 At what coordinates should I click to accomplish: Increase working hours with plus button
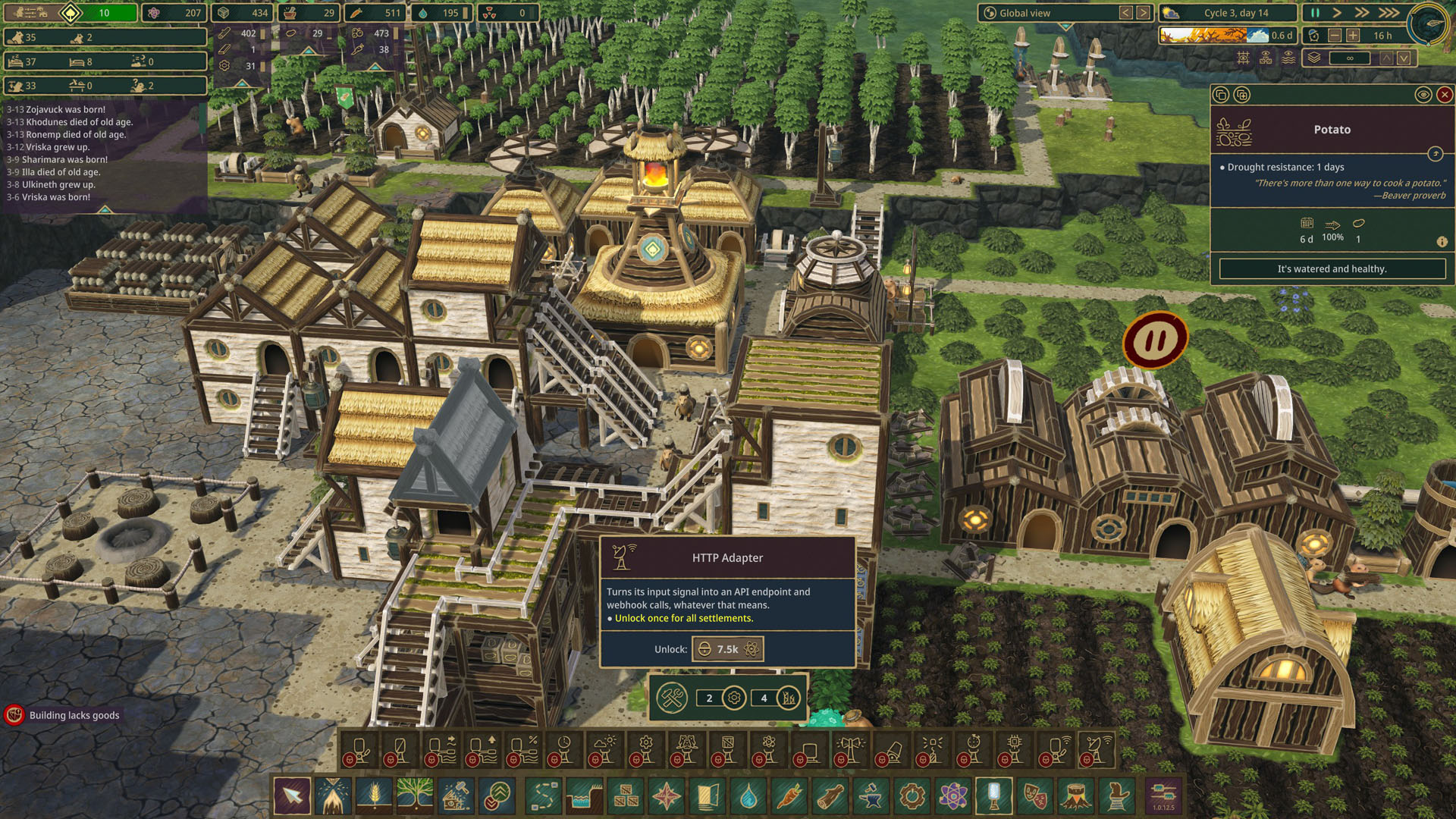click(x=1353, y=36)
